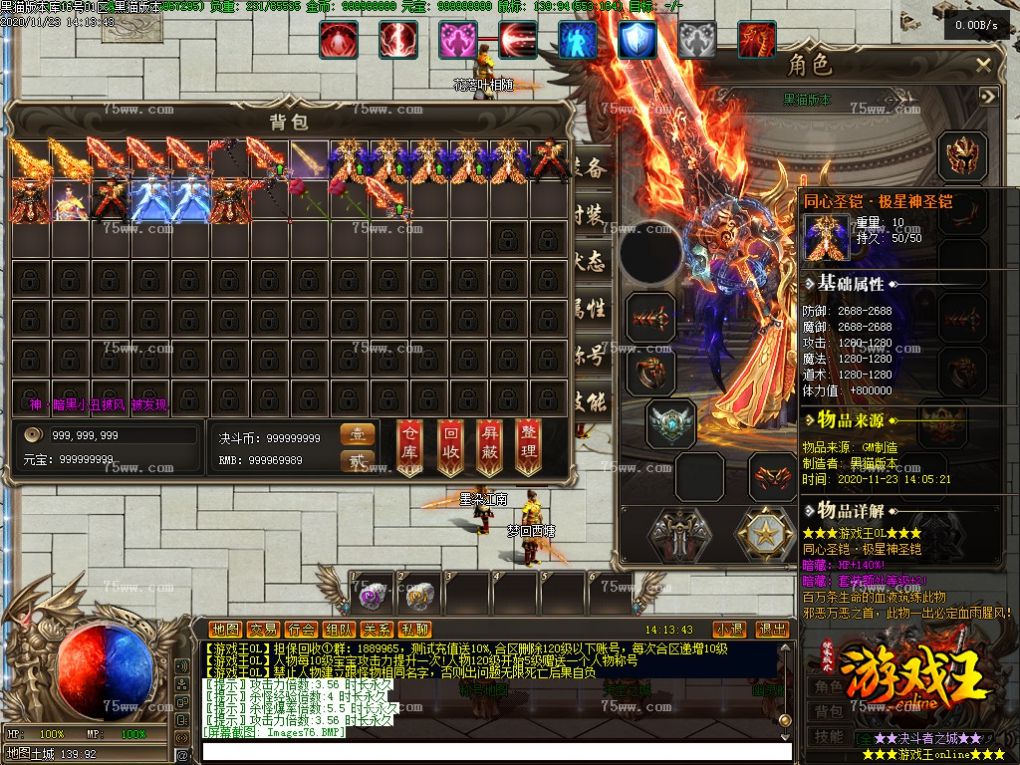The height and width of the screenshot is (765, 1020).
Task: Select the red dragon skill icon
Action: pos(756,40)
